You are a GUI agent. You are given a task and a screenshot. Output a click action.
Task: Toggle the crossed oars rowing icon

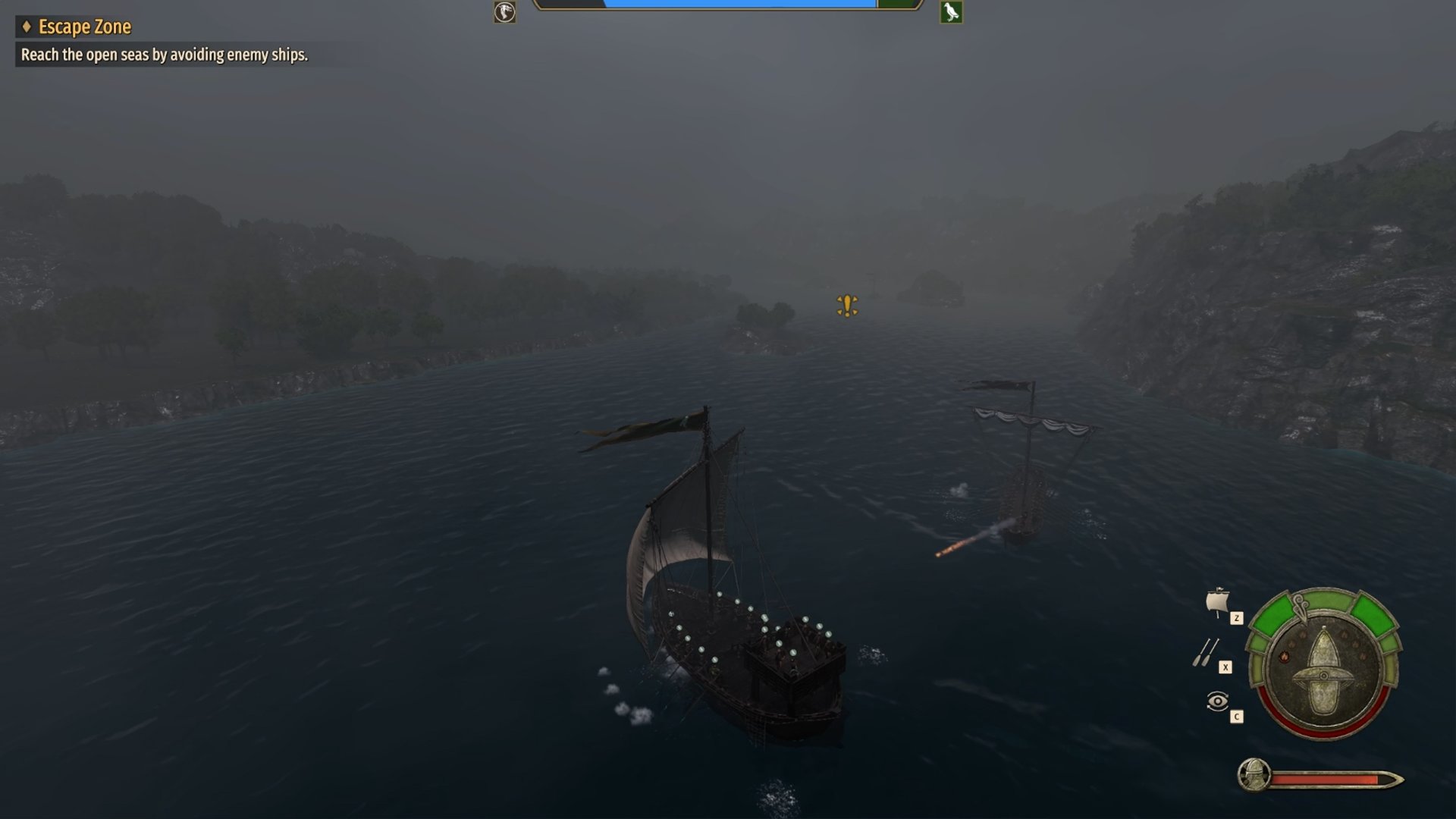[x=1206, y=652]
